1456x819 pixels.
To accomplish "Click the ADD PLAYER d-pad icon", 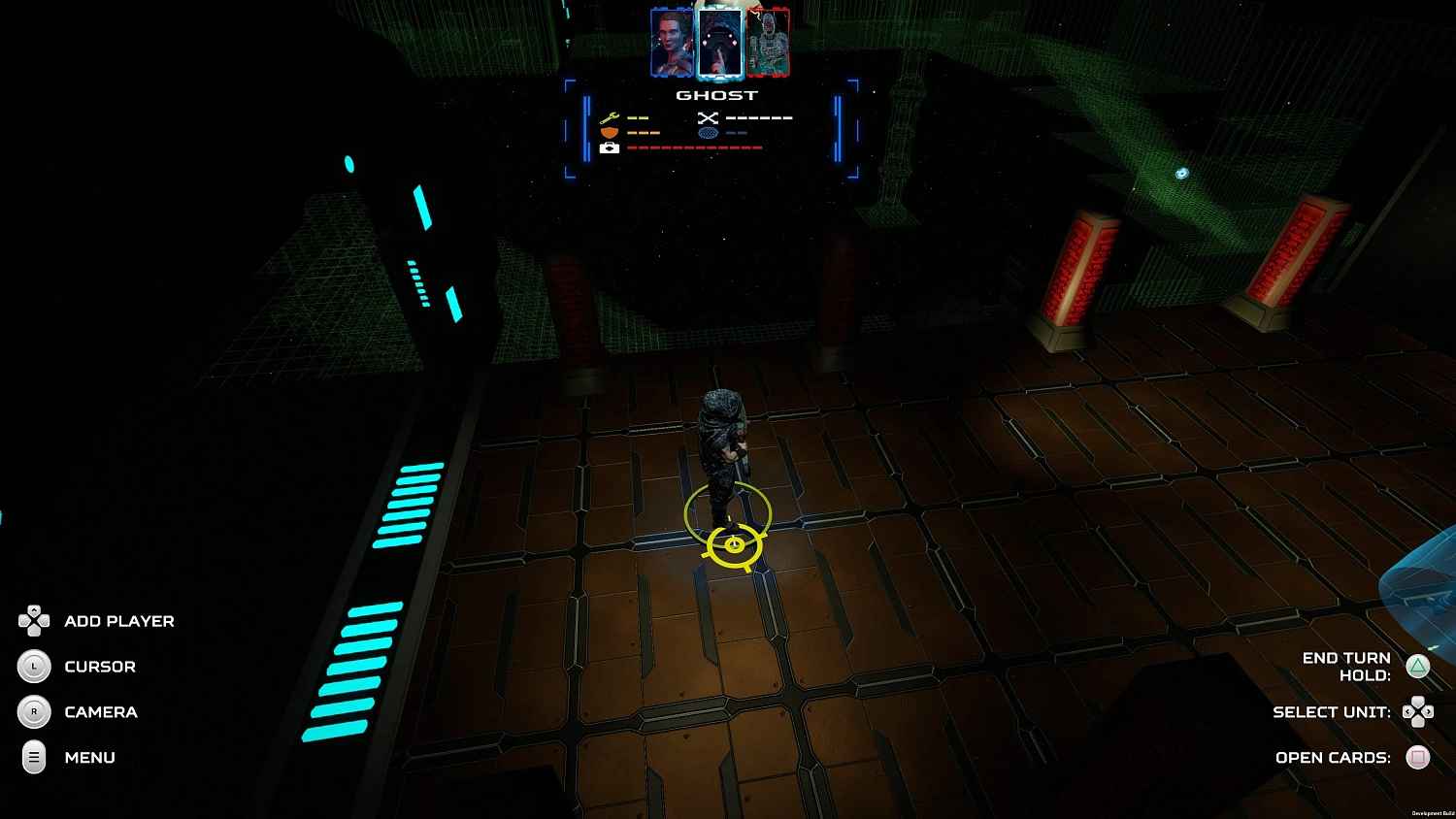I will tap(34, 621).
